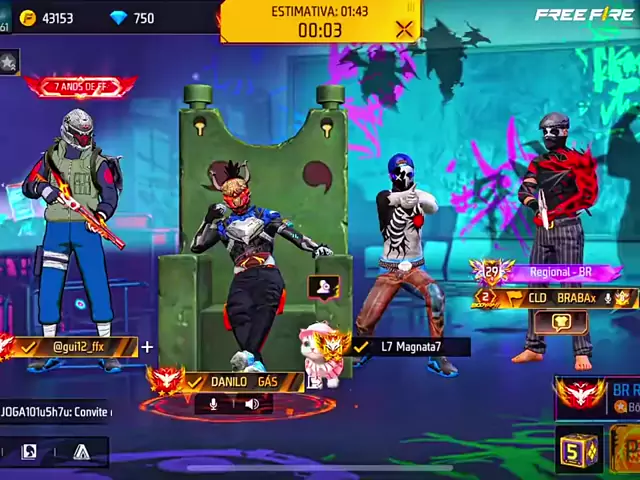The width and height of the screenshot is (640, 480).
Task: Open the star badge icon at left edge
Action: 8,63
